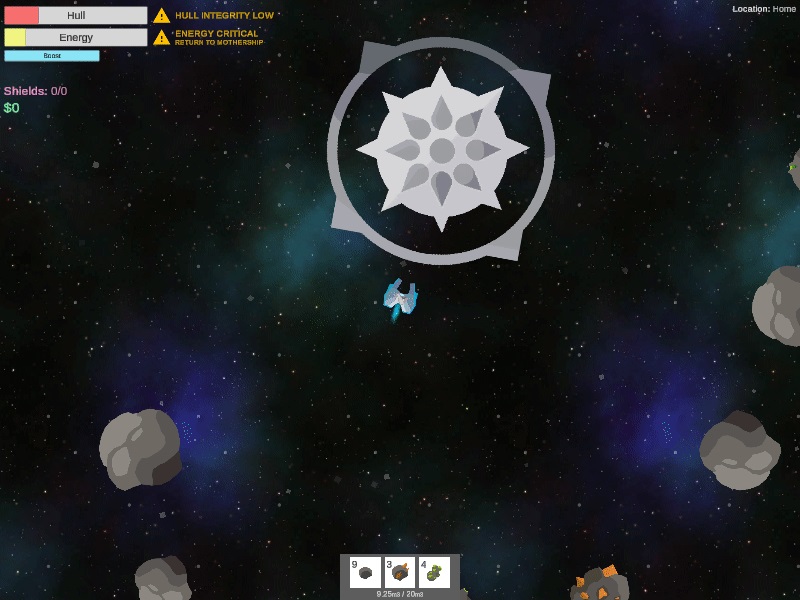
Task: Select the orange crystal ore slot
Action: click(400, 573)
